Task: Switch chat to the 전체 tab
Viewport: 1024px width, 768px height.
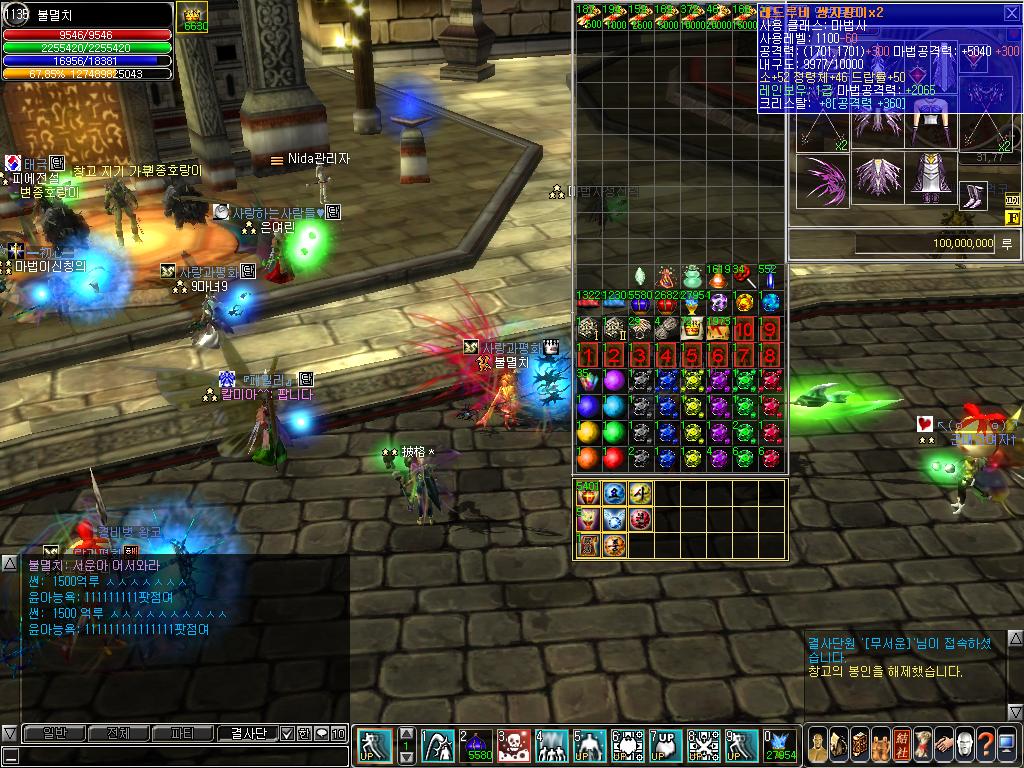Action: 118,733
